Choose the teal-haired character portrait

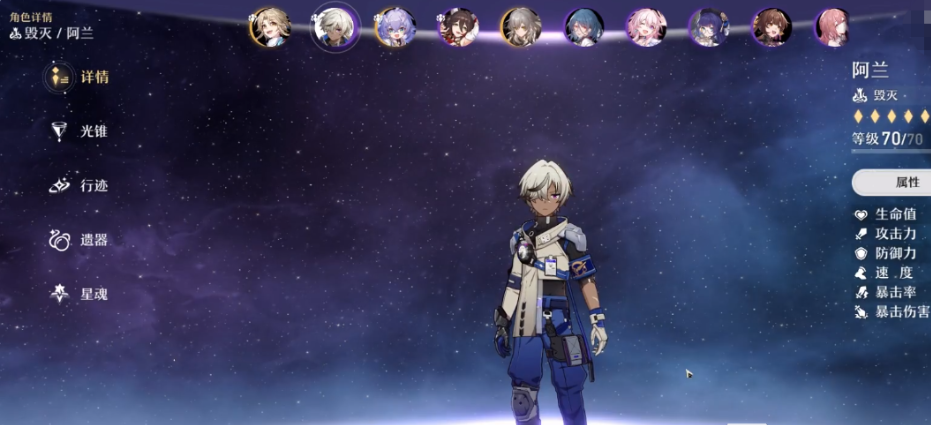pyautogui.click(x=583, y=27)
